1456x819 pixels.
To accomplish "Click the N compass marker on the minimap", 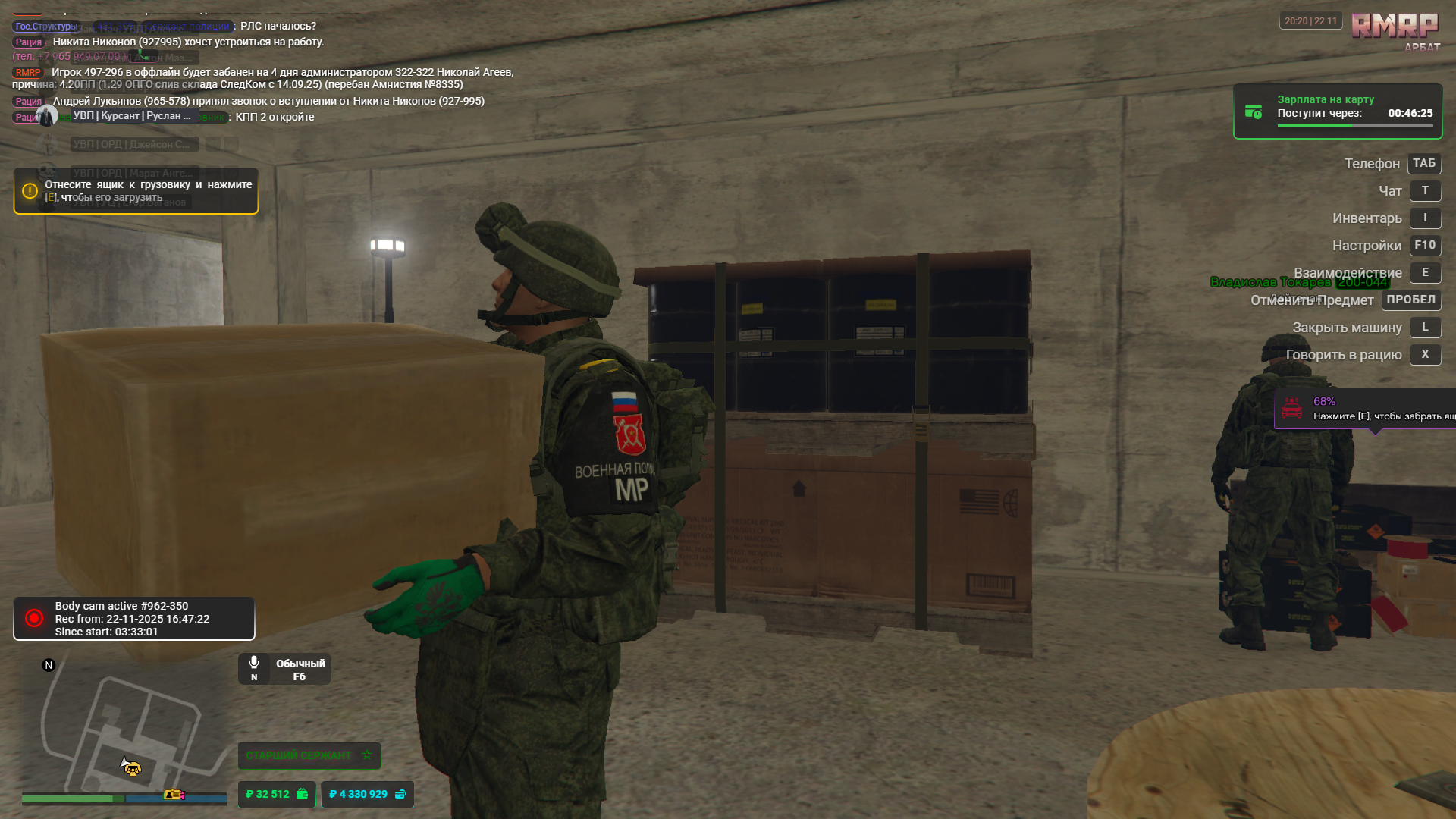I will pyautogui.click(x=49, y=664).
